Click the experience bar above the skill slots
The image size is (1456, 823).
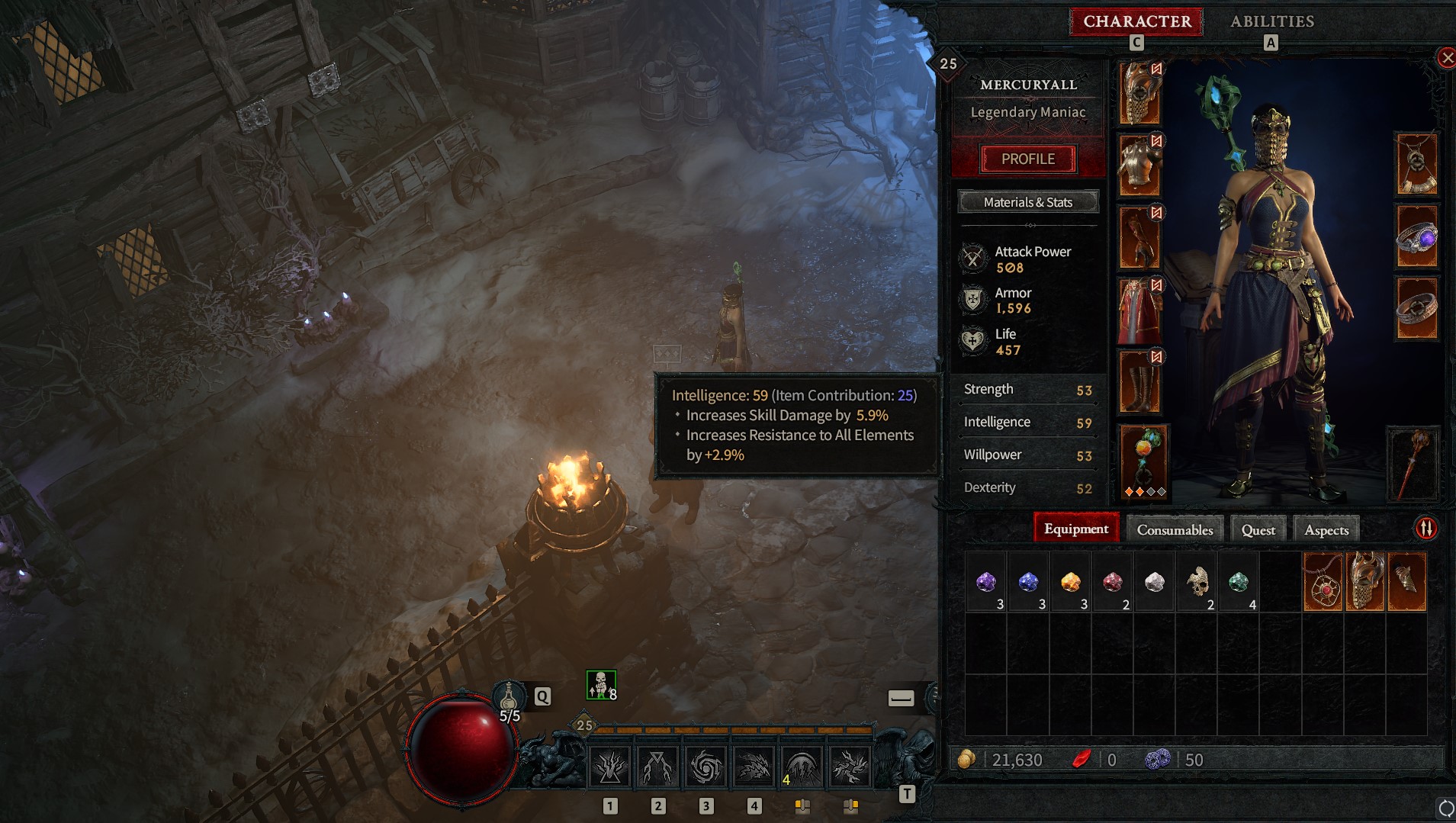tap(732, 731)
